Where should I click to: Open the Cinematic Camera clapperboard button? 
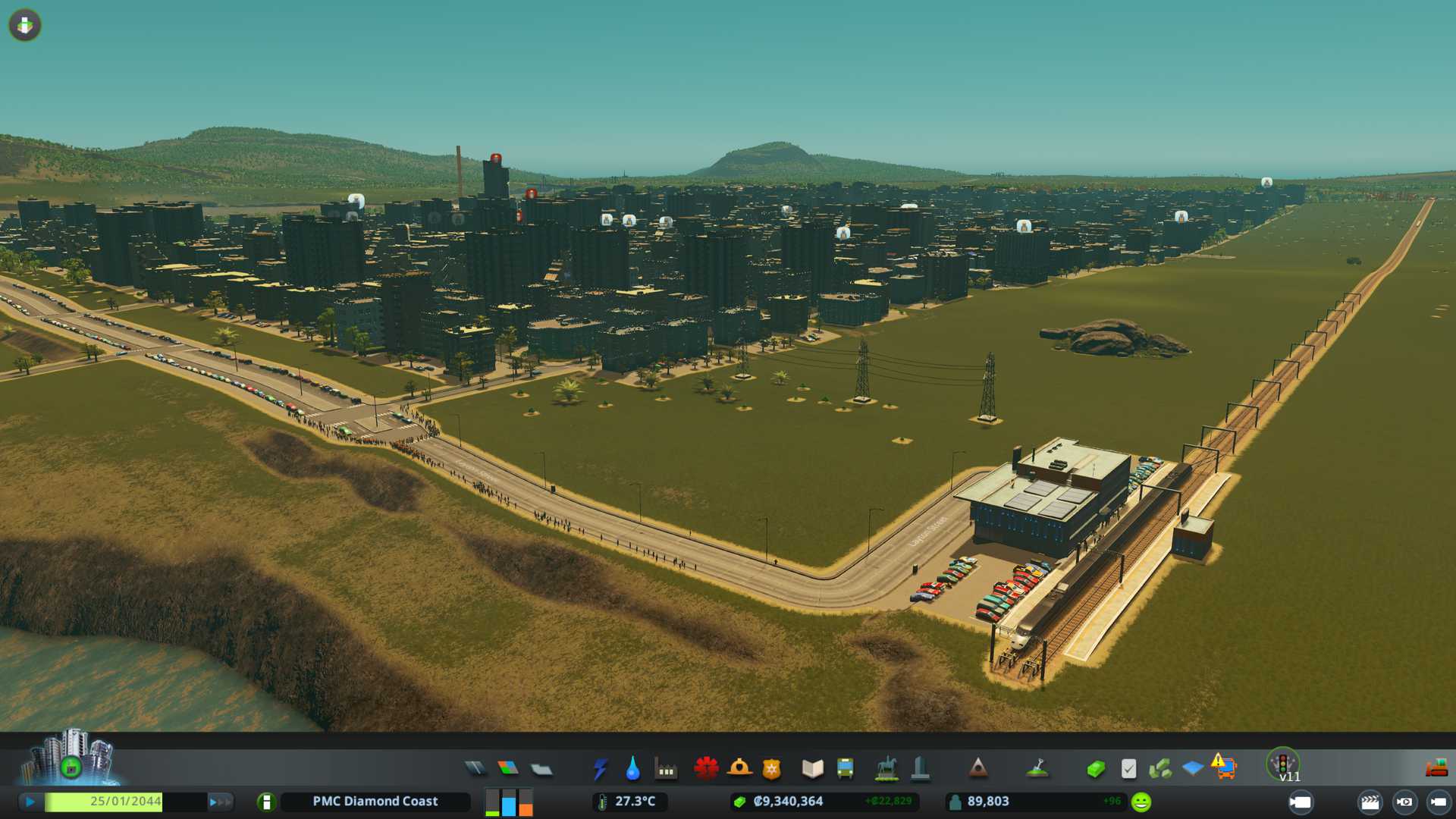tap(1370, 802)
